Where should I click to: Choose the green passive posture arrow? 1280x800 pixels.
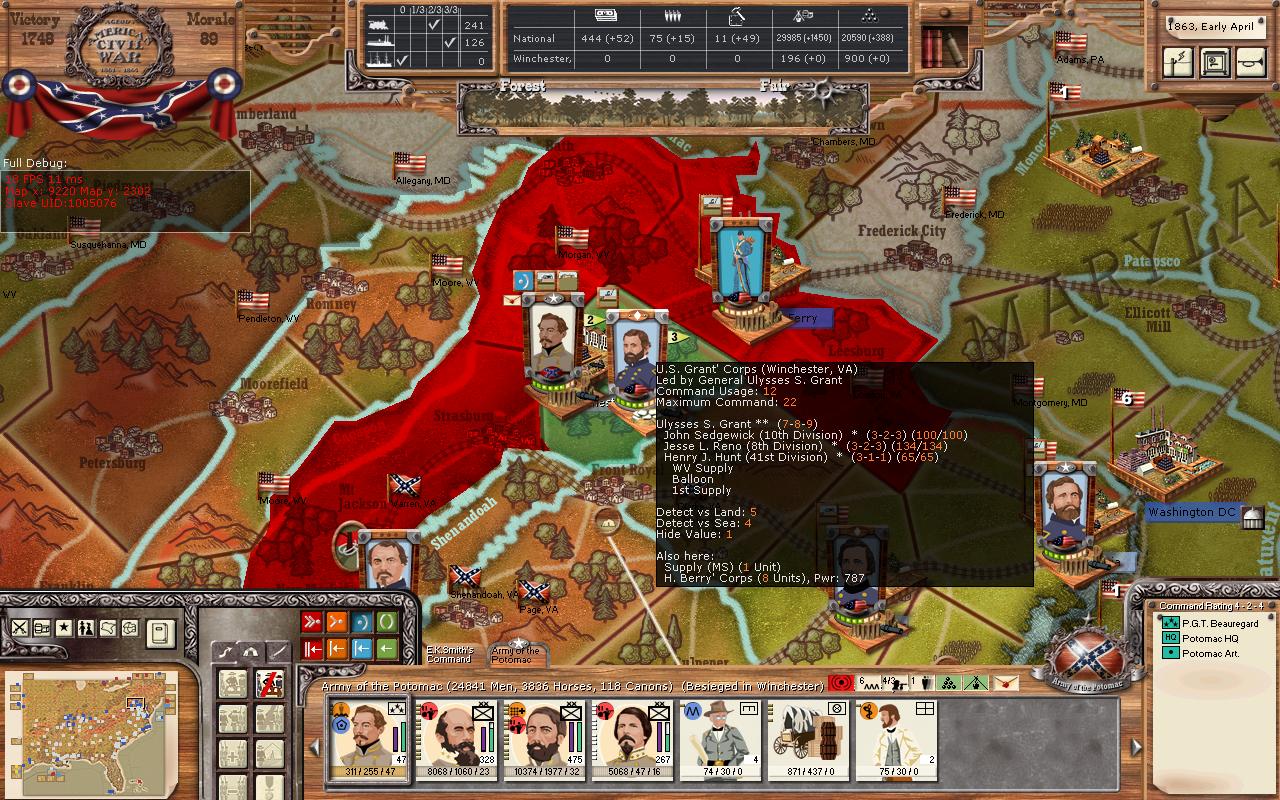385,649
